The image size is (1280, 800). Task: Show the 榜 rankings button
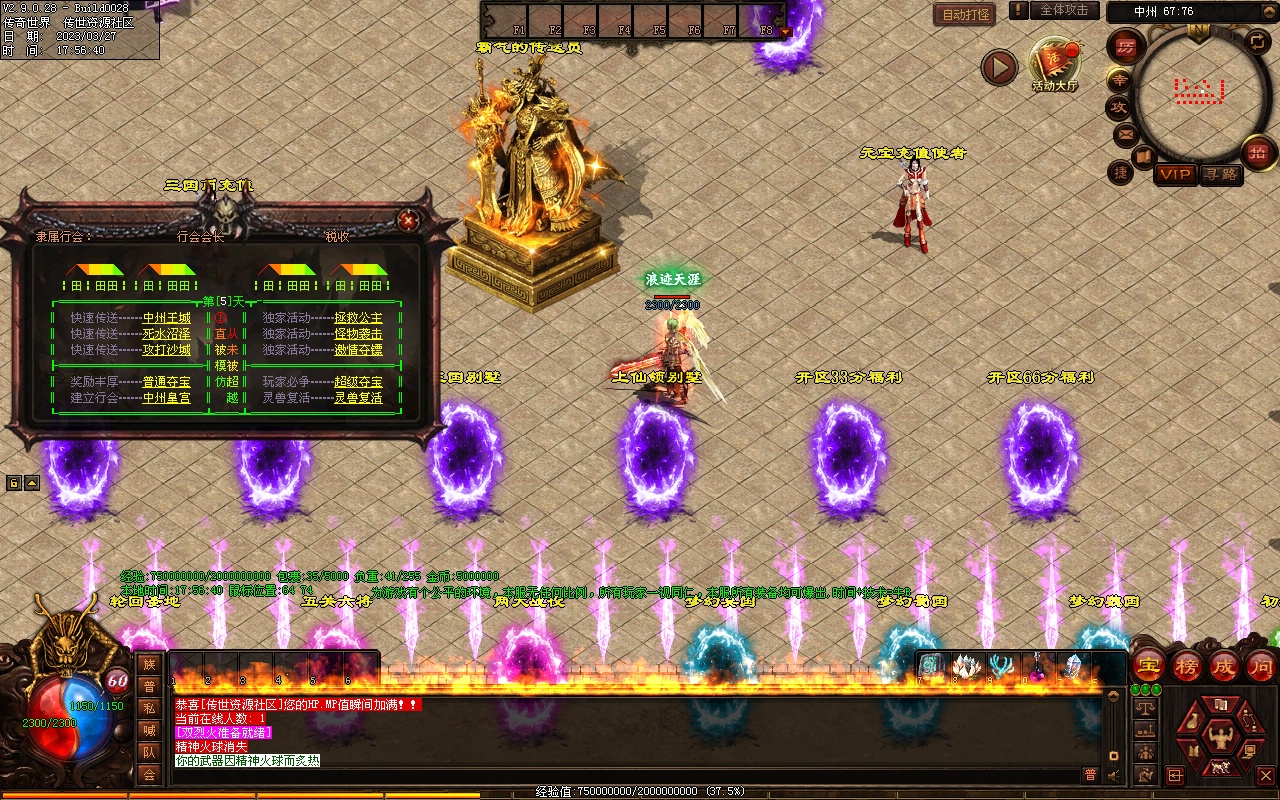pyautogui.click(x=1186, y=665)
